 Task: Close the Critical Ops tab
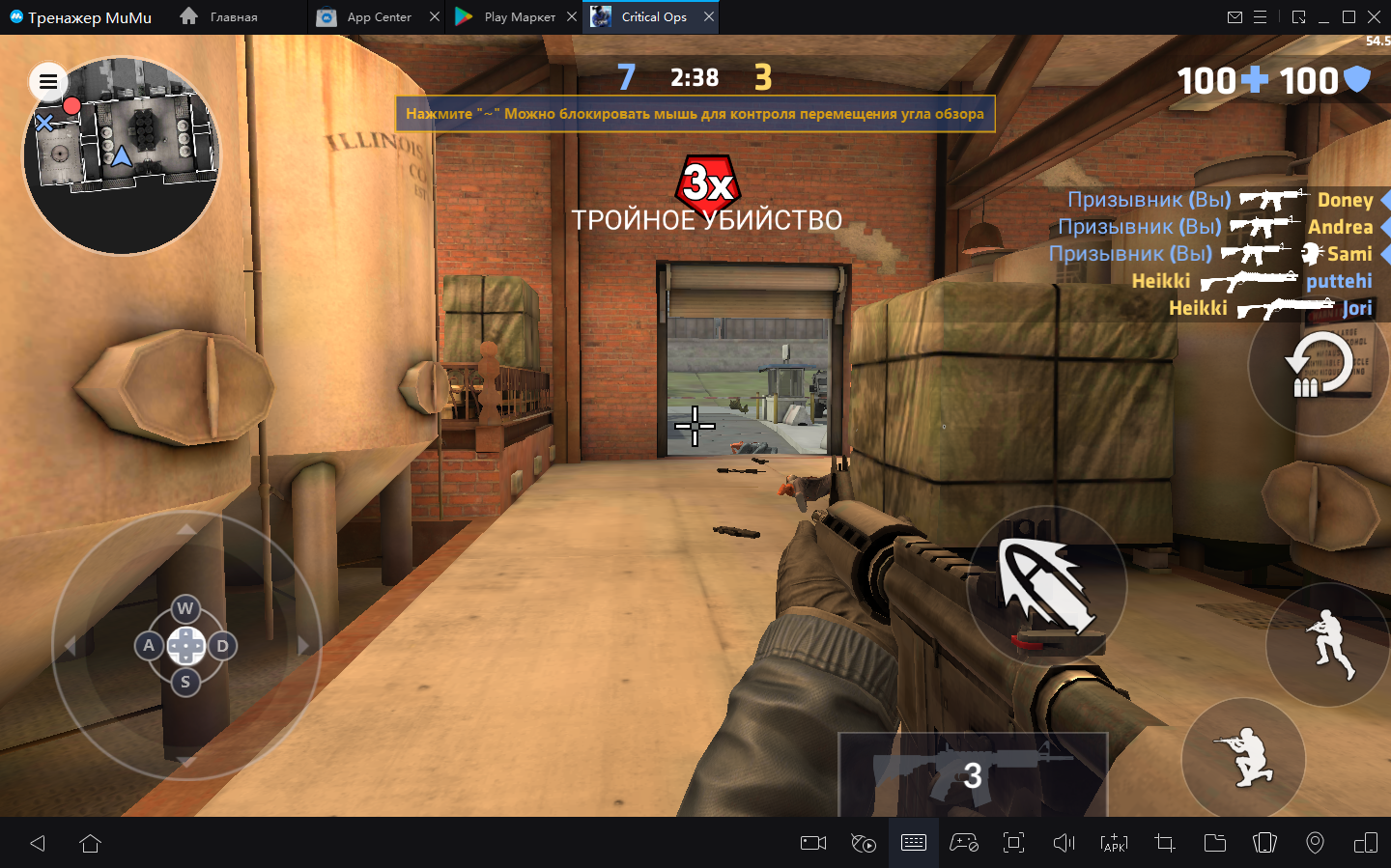click(709, 17)
